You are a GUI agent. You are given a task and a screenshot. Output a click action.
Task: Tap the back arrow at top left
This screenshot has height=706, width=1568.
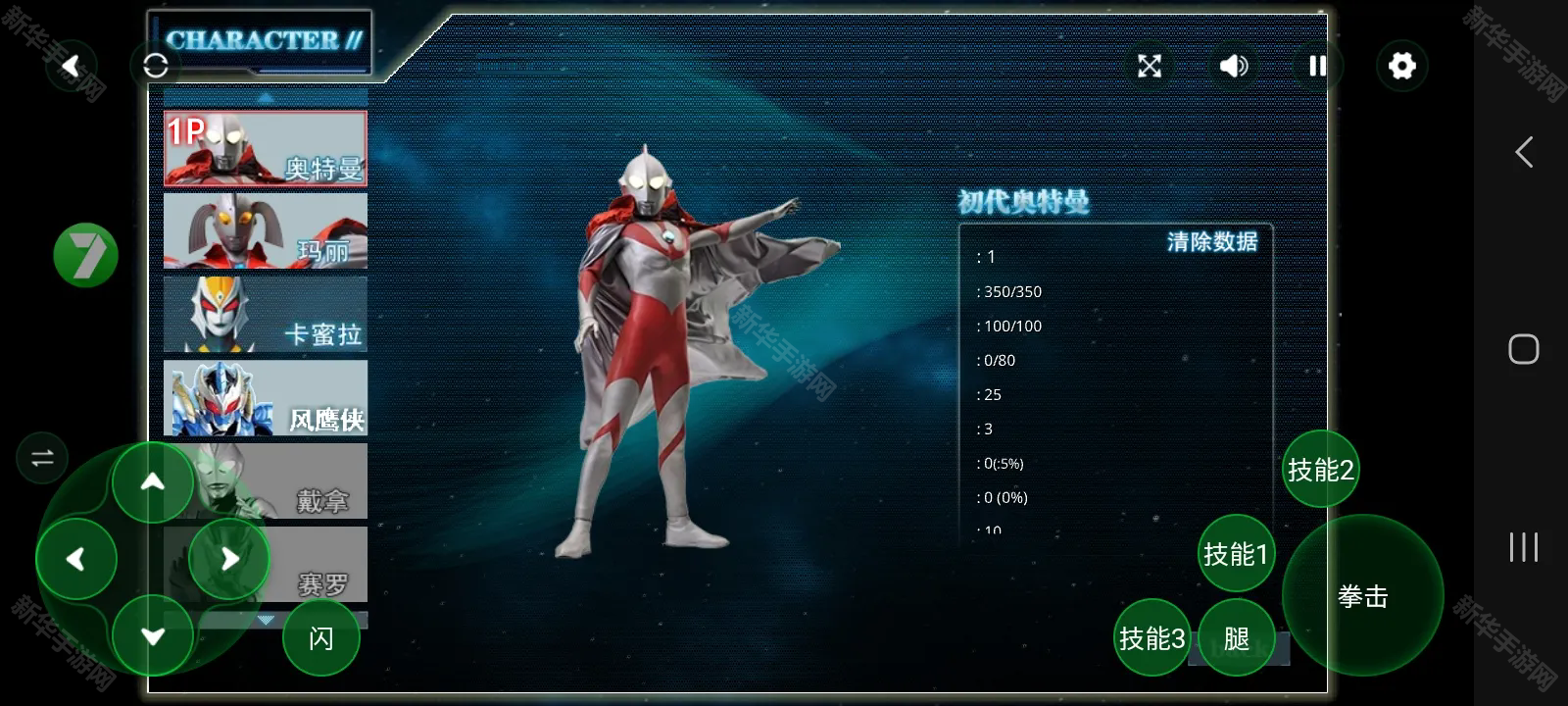tap(71, 65)
